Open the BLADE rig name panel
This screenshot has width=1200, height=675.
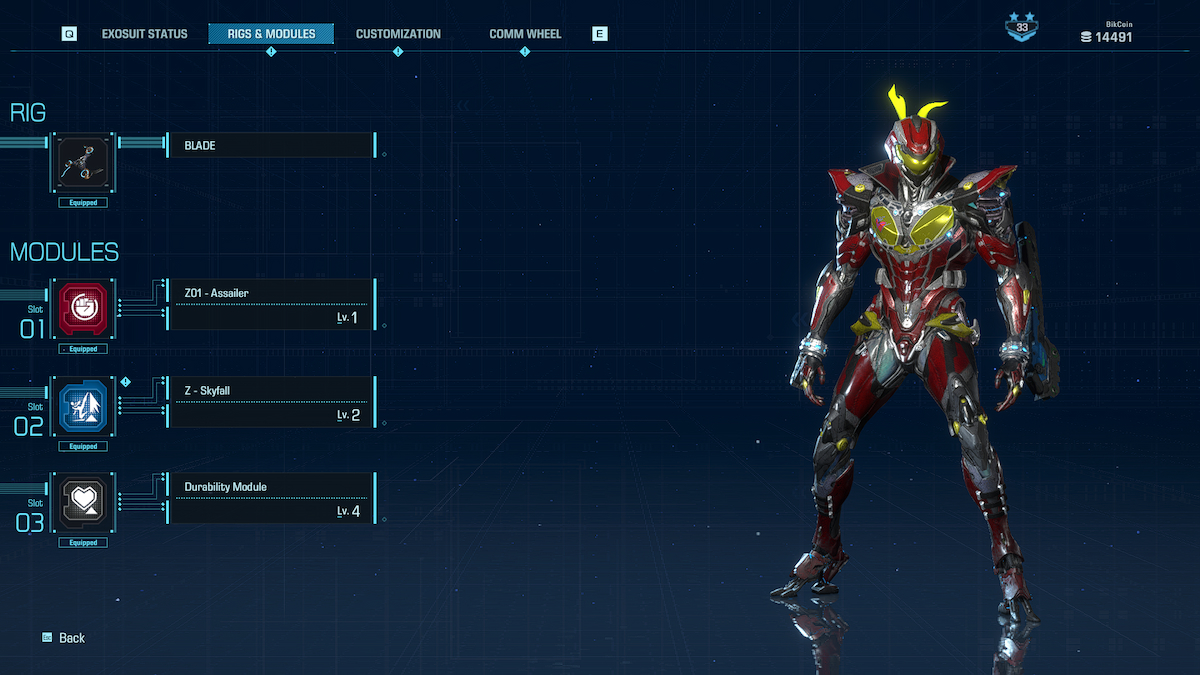(x=271, y=146)
